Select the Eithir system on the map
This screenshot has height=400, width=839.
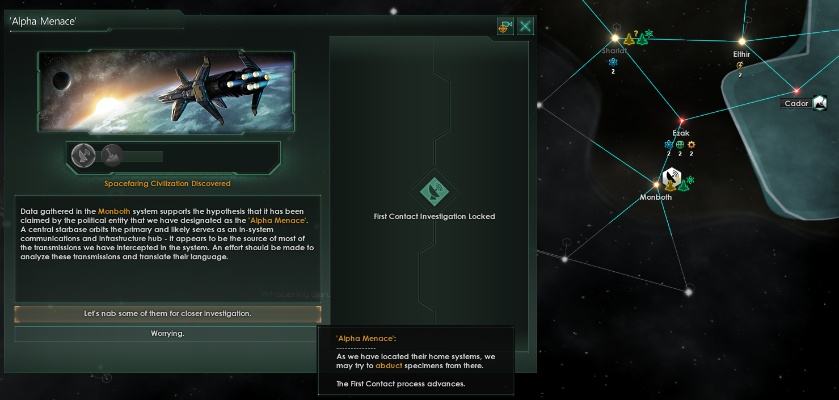tap(741, 54)
